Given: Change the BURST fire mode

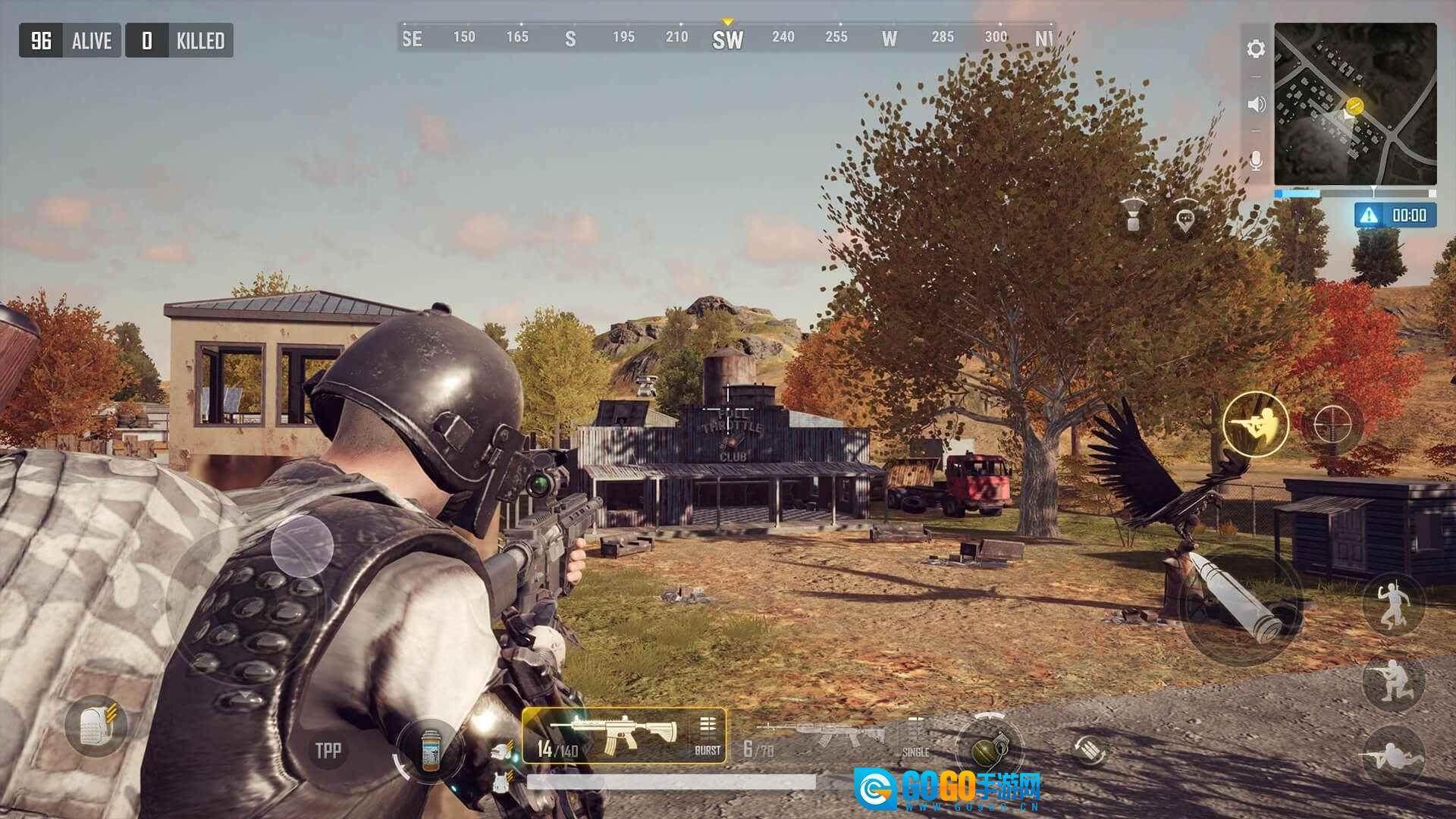Looking at the screenshot, I should [708, 736].
